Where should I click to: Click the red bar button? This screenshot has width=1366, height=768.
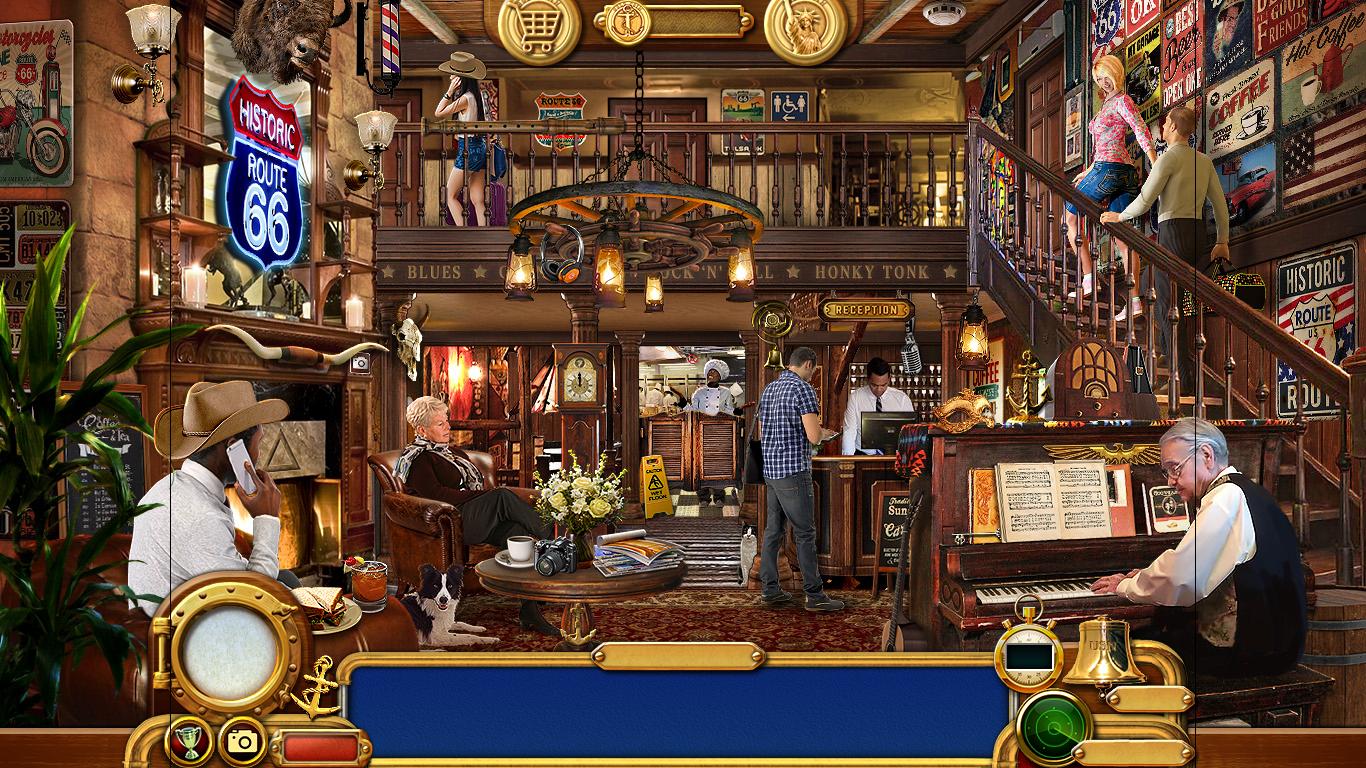[x=320, y=747]
